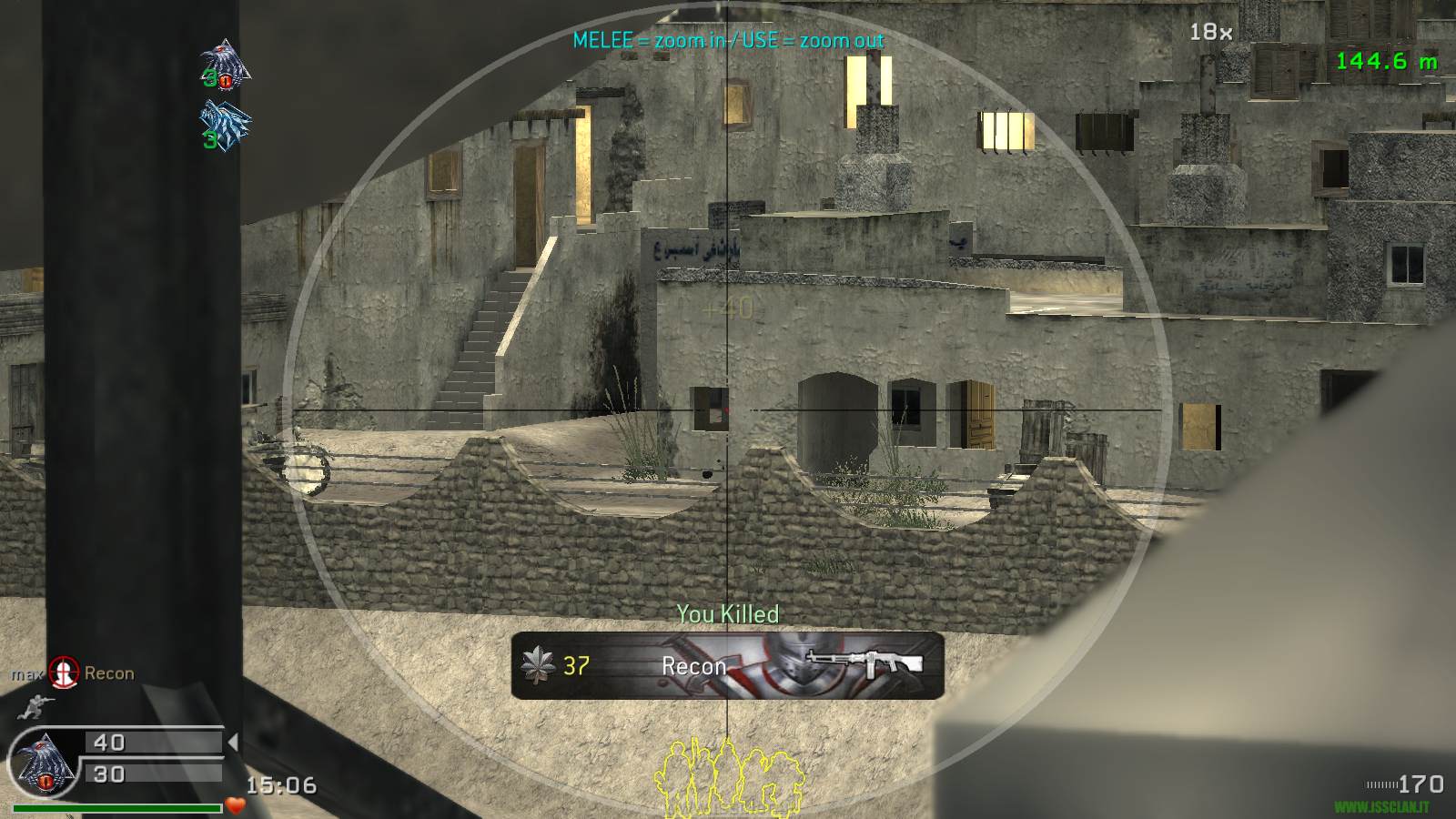The image size is (1456, 819).
Task: Click the red headshot icon in killfeed
Action: click(64, 673)
